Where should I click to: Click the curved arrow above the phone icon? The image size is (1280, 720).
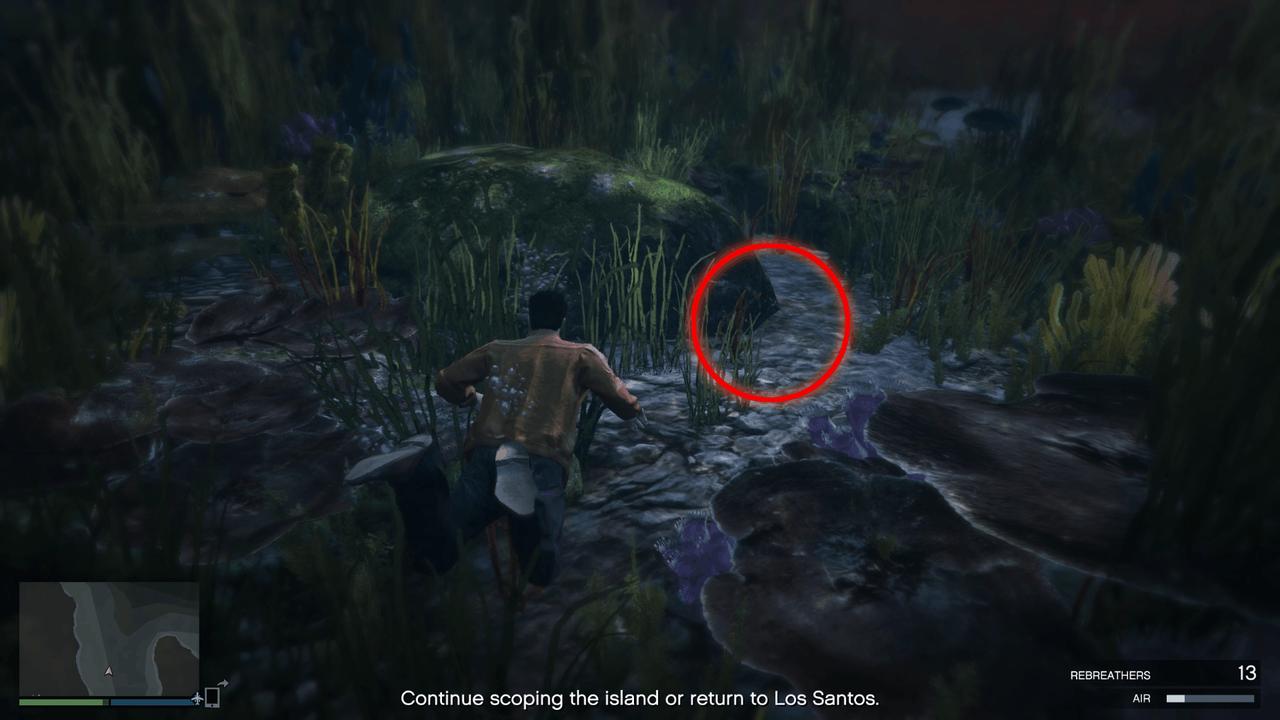(x=223, y=682)
